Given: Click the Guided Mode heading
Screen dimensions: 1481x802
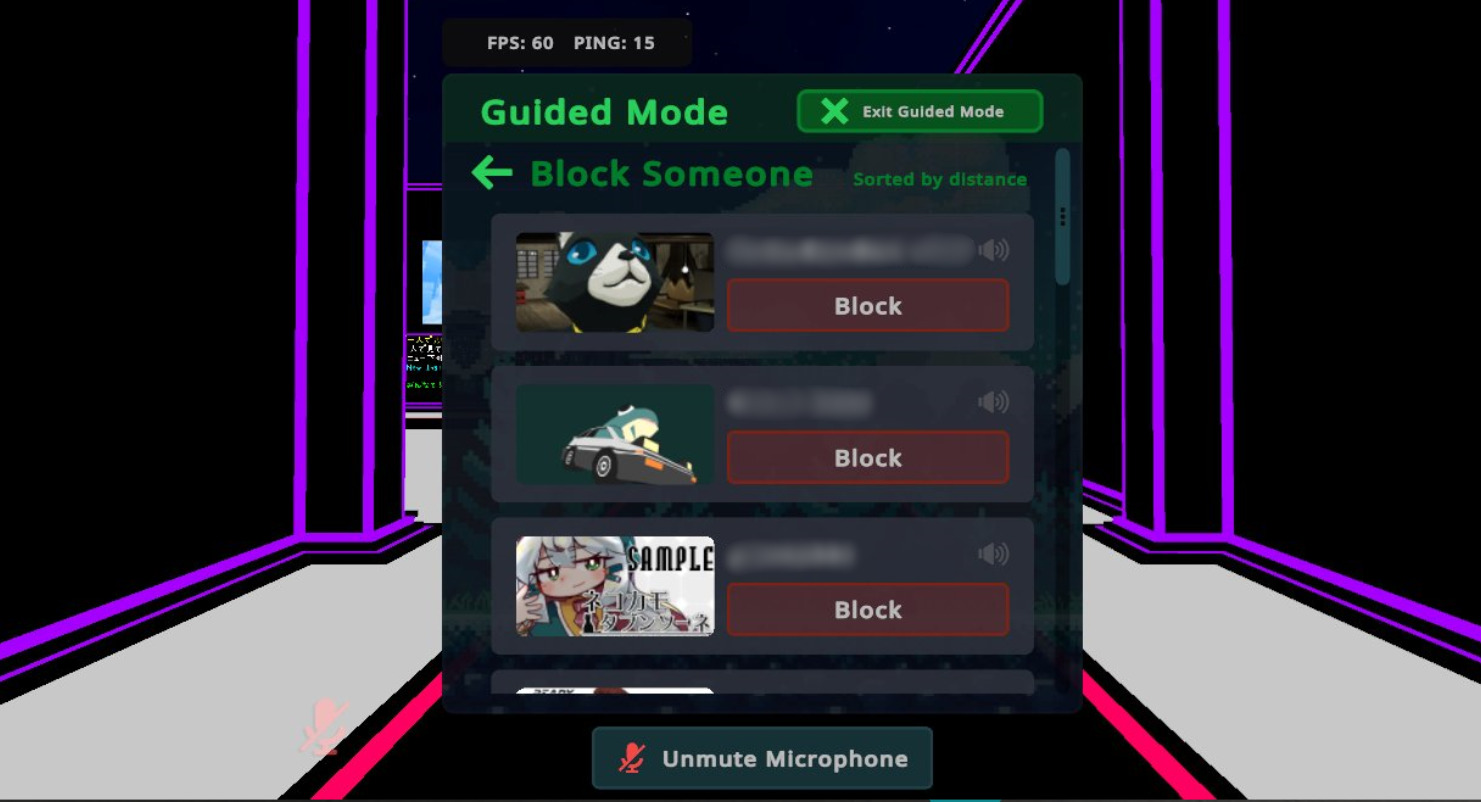Looking at the screenshot, I should 604,112.
